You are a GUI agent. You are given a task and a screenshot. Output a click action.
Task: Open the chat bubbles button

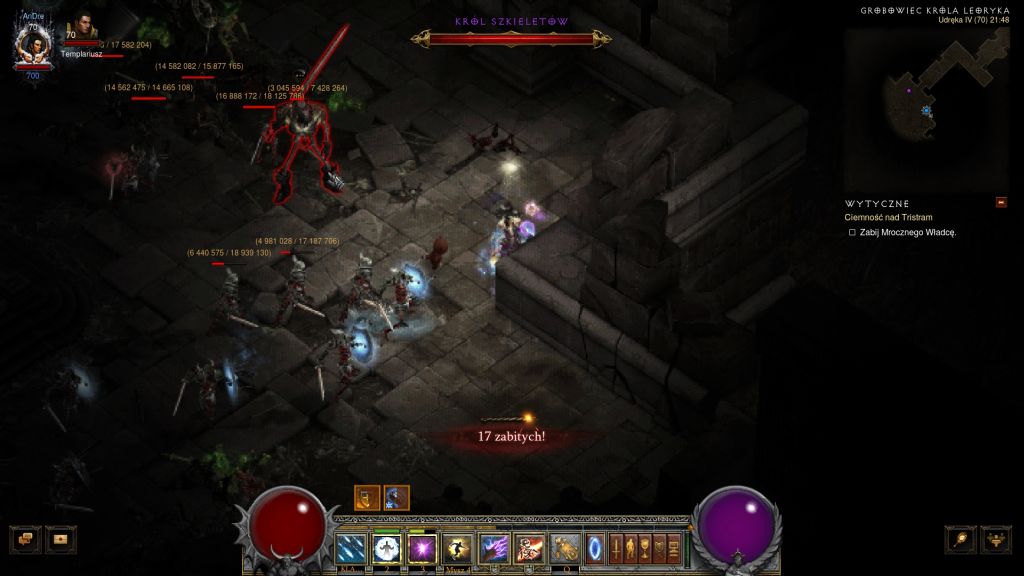(x=25, y=538)
